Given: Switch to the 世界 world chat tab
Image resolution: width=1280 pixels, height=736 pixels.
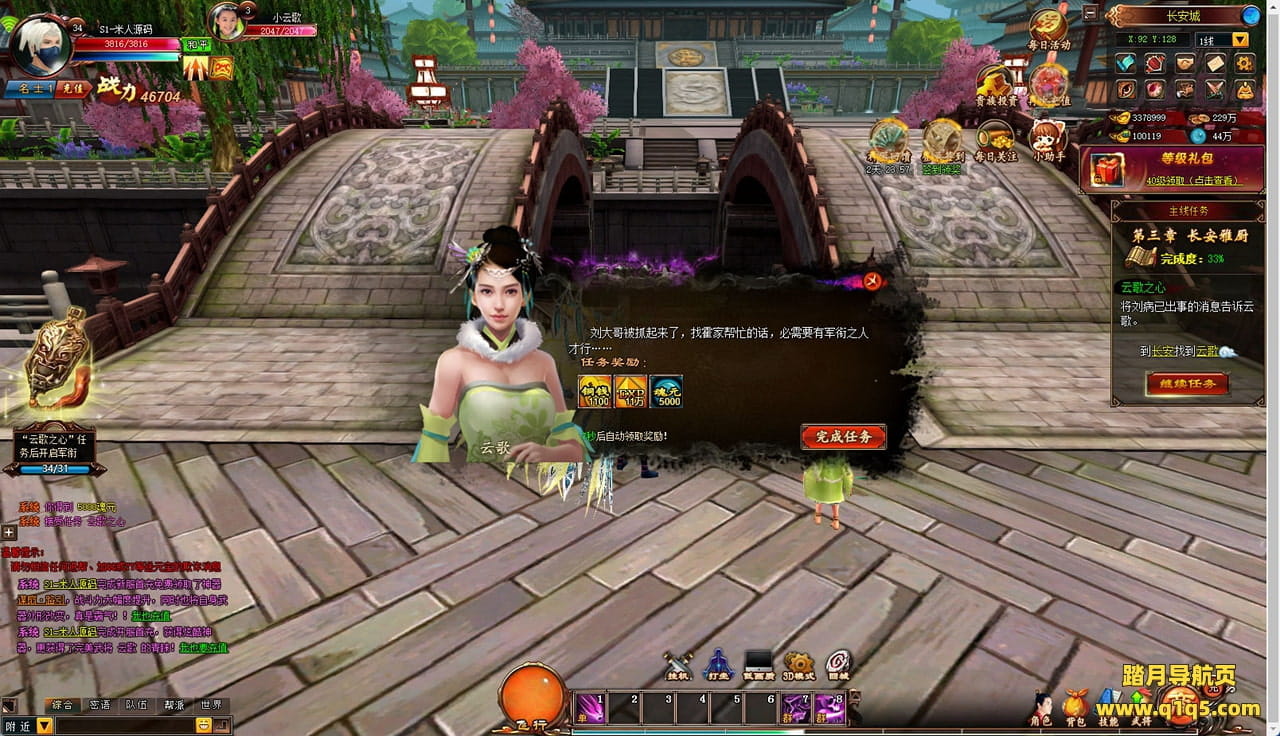Looking at the screenshot, I should 210,705.
